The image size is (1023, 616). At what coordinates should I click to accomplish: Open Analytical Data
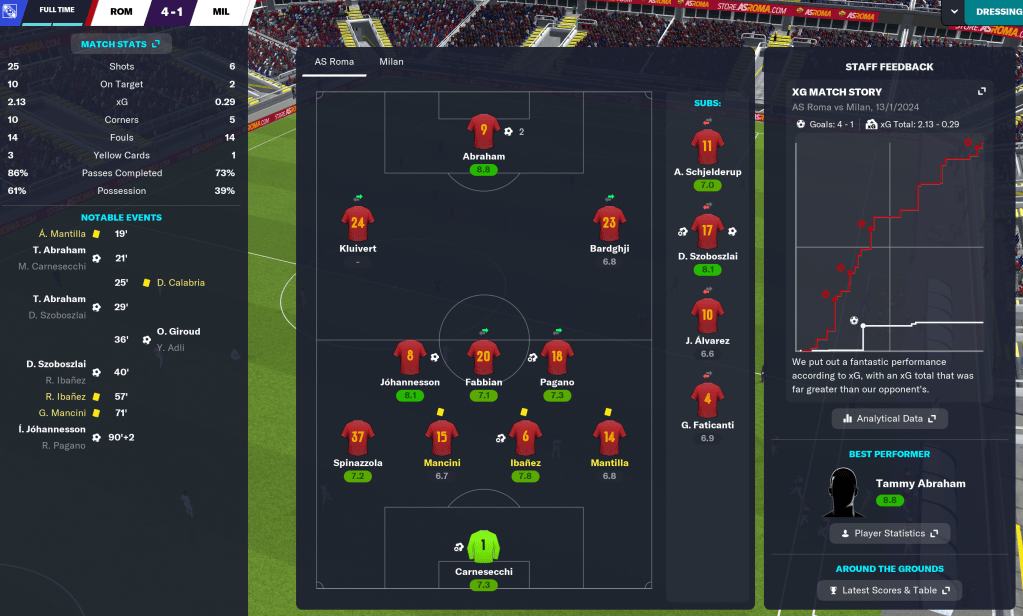point(889,418)
